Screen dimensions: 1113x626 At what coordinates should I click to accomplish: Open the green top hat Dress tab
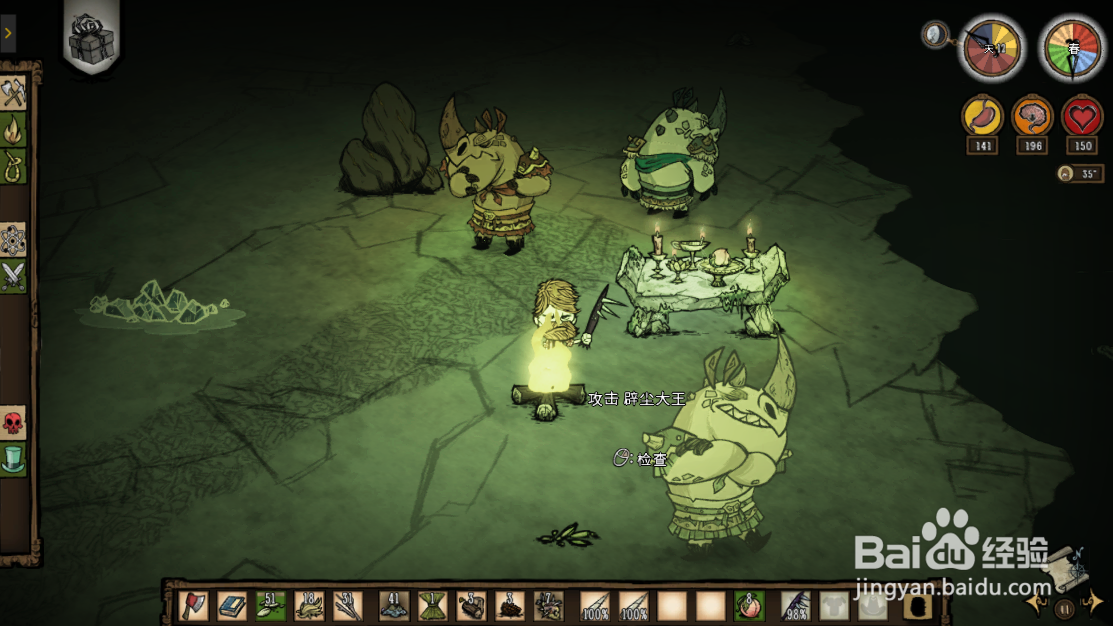click(13, 459)
